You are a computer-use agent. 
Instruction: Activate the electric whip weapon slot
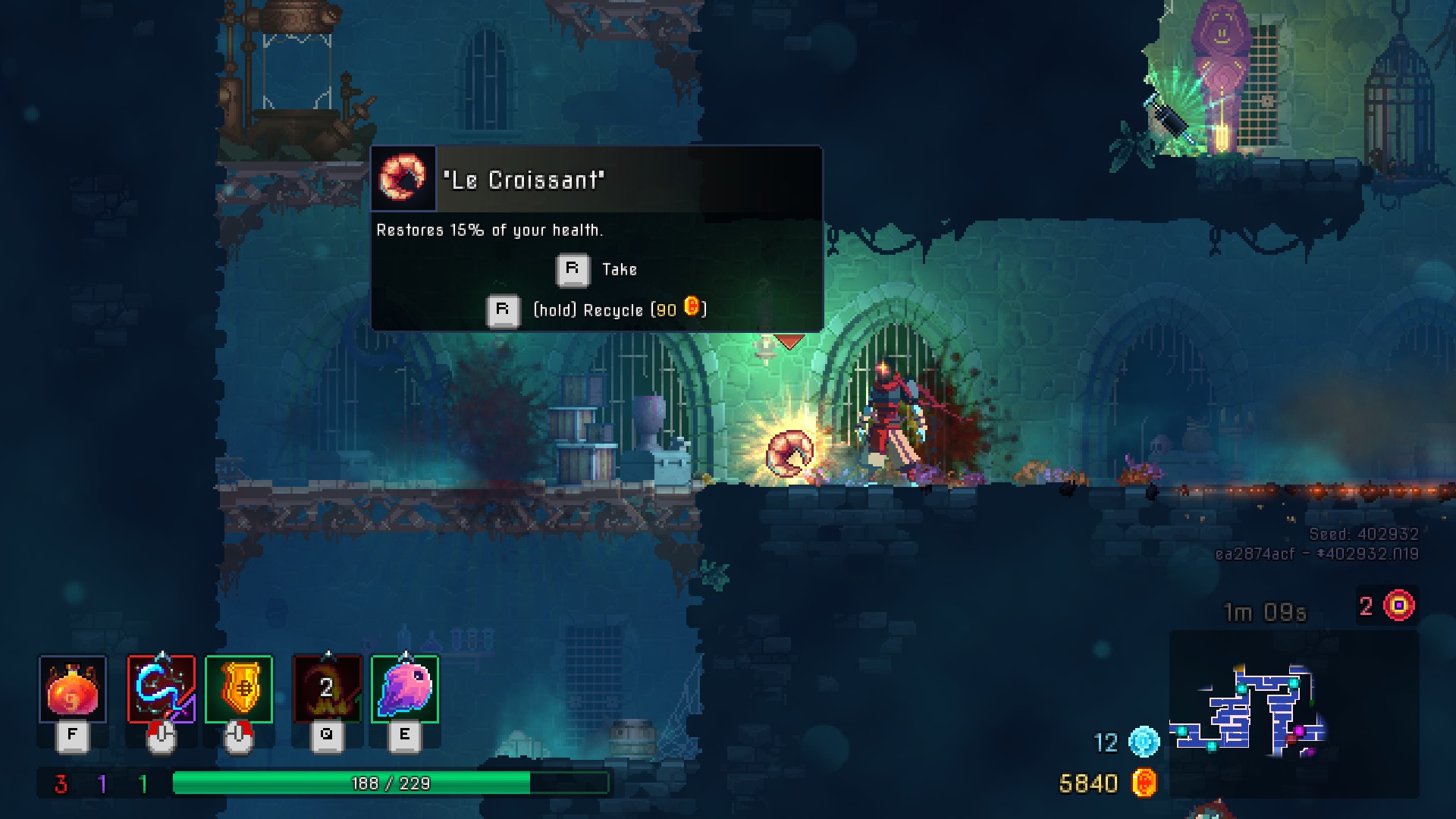(x=162, y=689)
